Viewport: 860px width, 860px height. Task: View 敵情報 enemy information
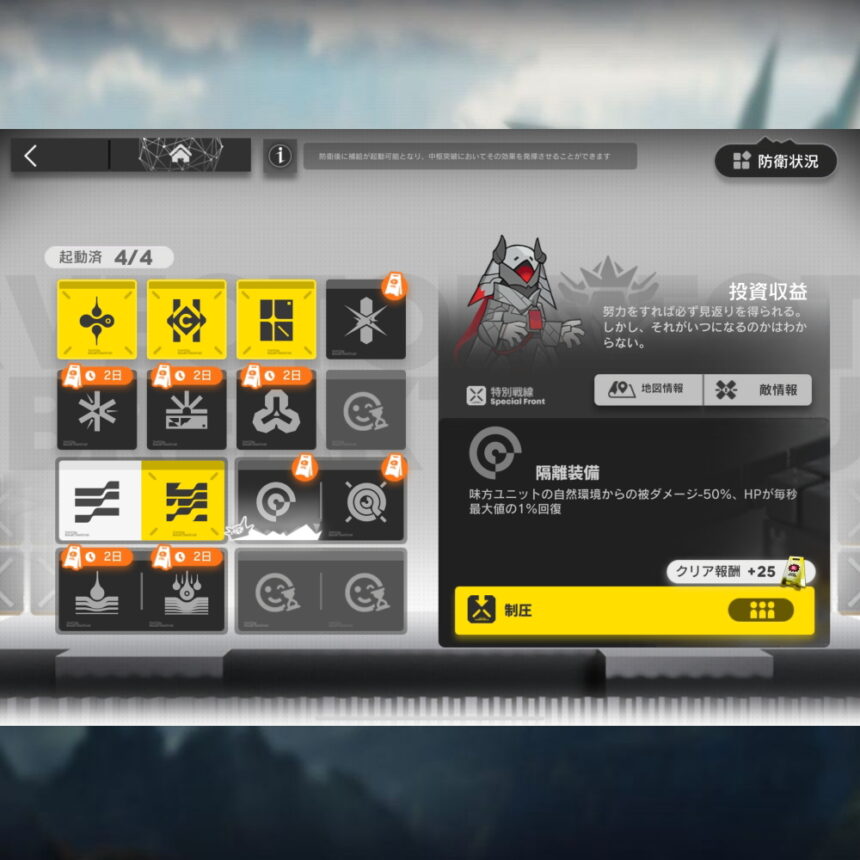(757, 390)
